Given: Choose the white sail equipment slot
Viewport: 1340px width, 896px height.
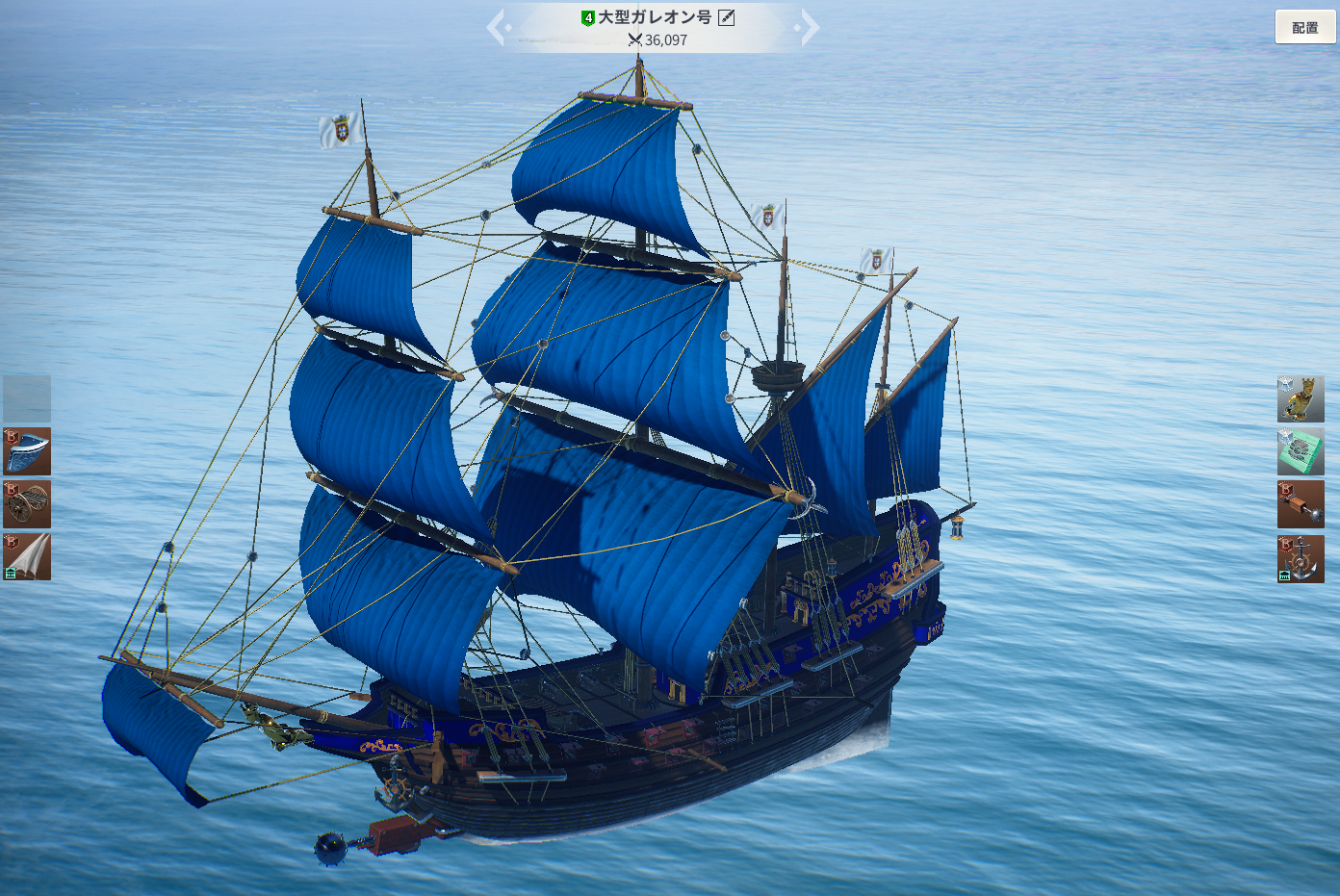Looking at the screenshot, I should 27,557.
